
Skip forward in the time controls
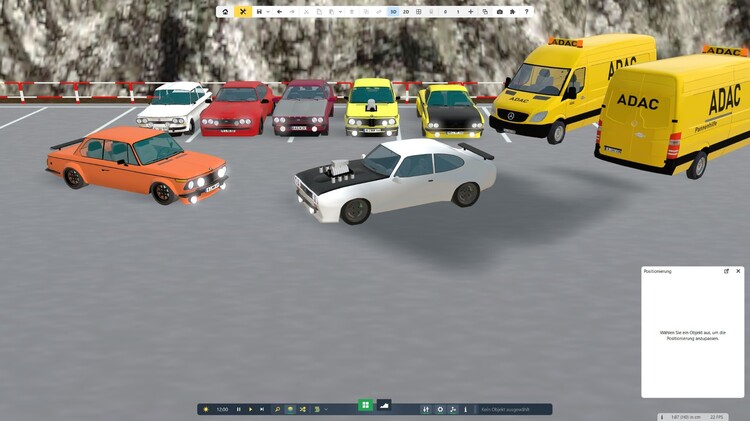[262, 409]
